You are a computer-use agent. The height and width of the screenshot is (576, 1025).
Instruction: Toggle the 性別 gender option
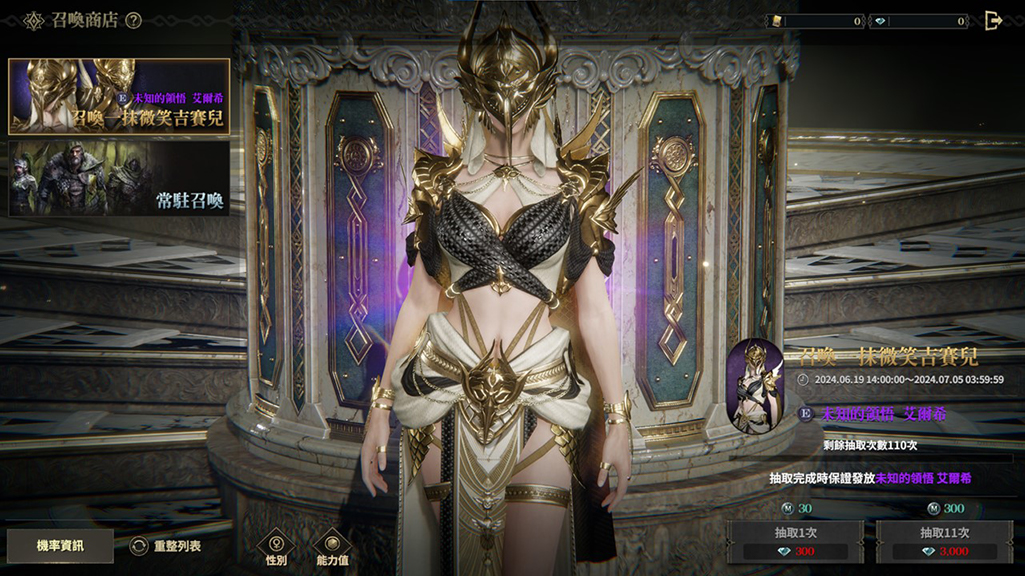(276, 547)
